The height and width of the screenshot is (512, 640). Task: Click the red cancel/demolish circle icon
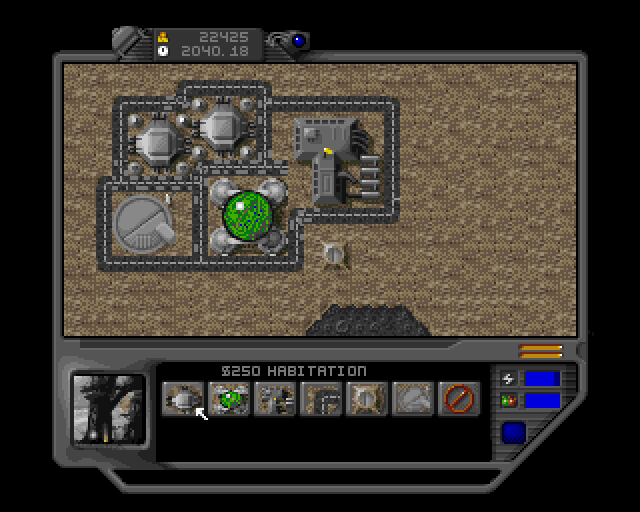(459, 399)
